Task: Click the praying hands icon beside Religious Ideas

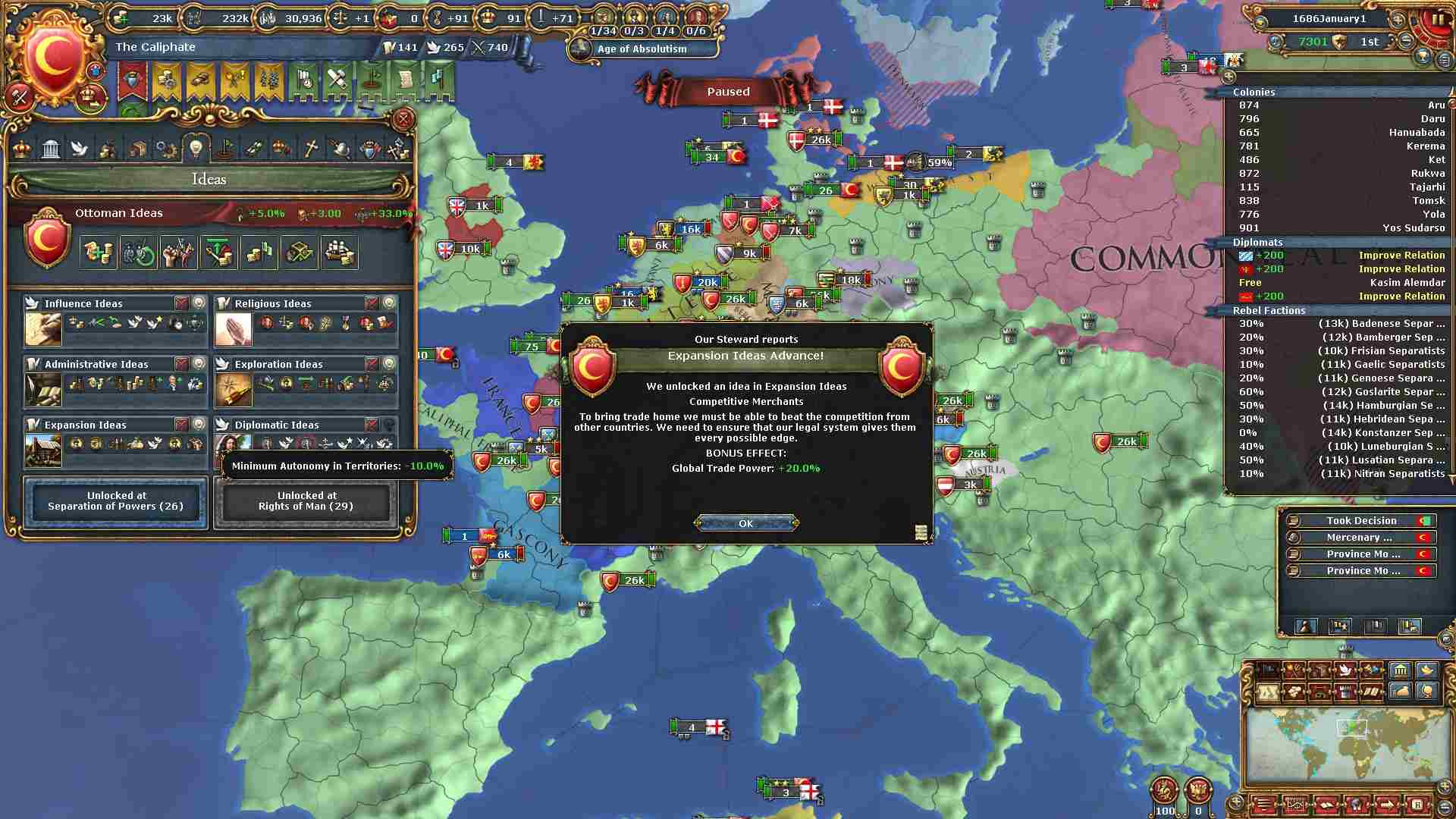Action: [234, 329]
